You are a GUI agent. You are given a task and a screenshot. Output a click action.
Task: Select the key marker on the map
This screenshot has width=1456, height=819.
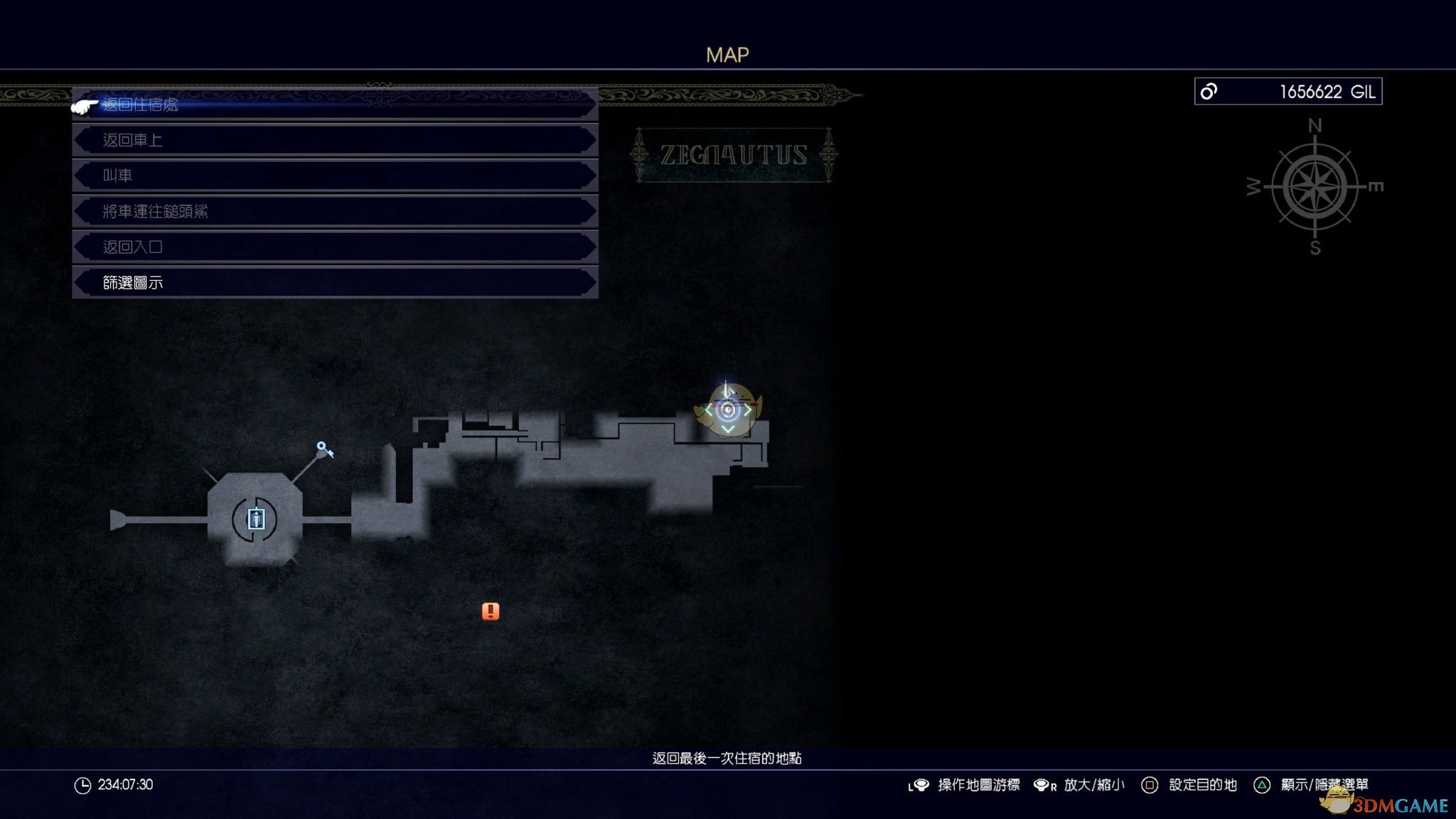coord(325,449)
